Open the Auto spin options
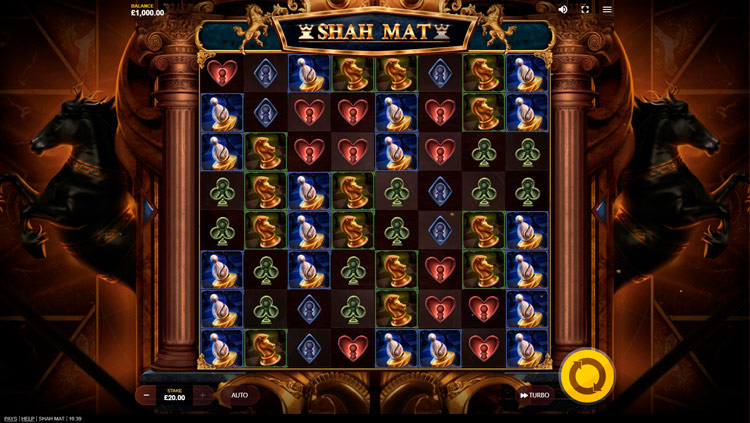Viewport: 750px width, 423px height. 240,395
